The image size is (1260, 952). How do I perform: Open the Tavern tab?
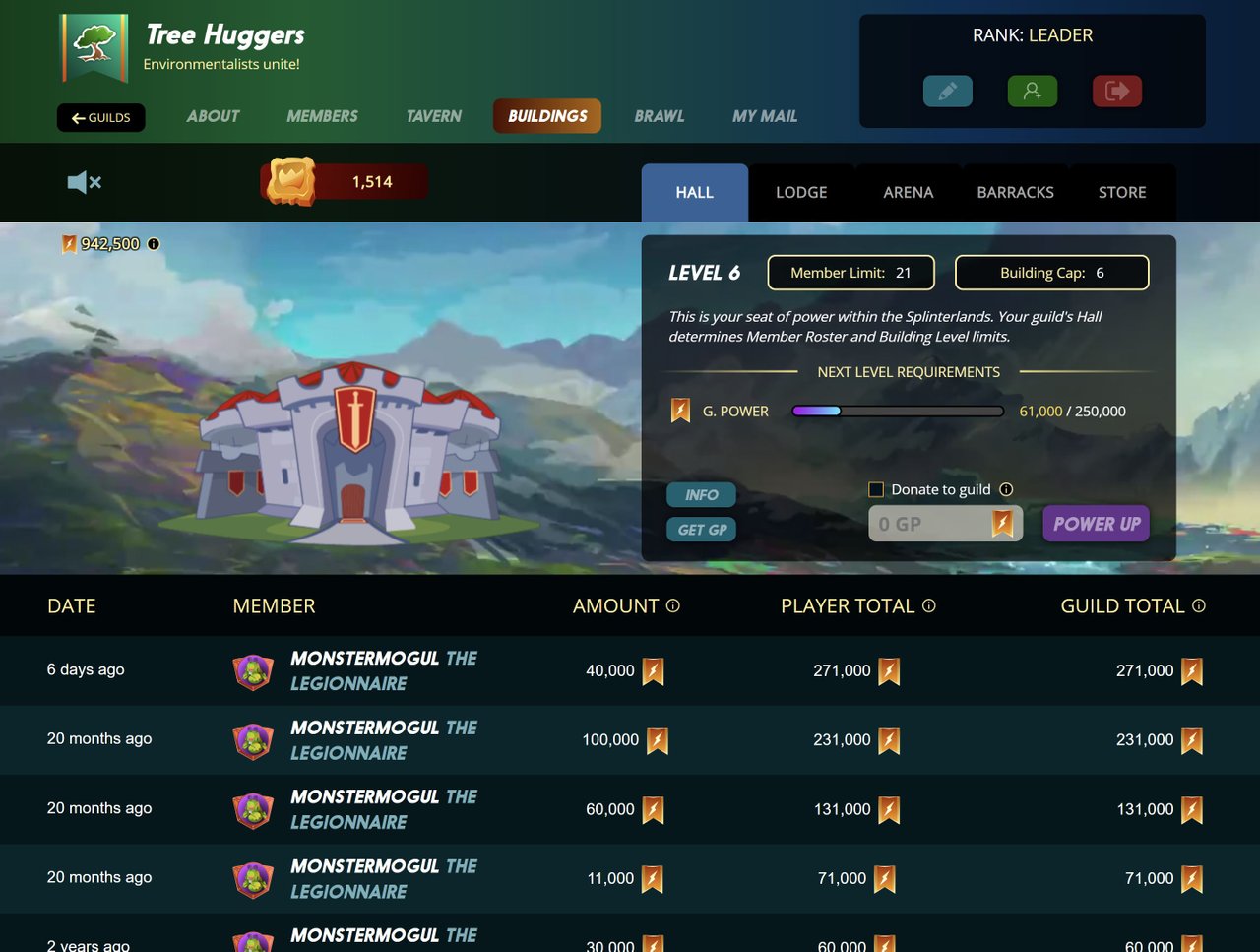coord(433,116)
